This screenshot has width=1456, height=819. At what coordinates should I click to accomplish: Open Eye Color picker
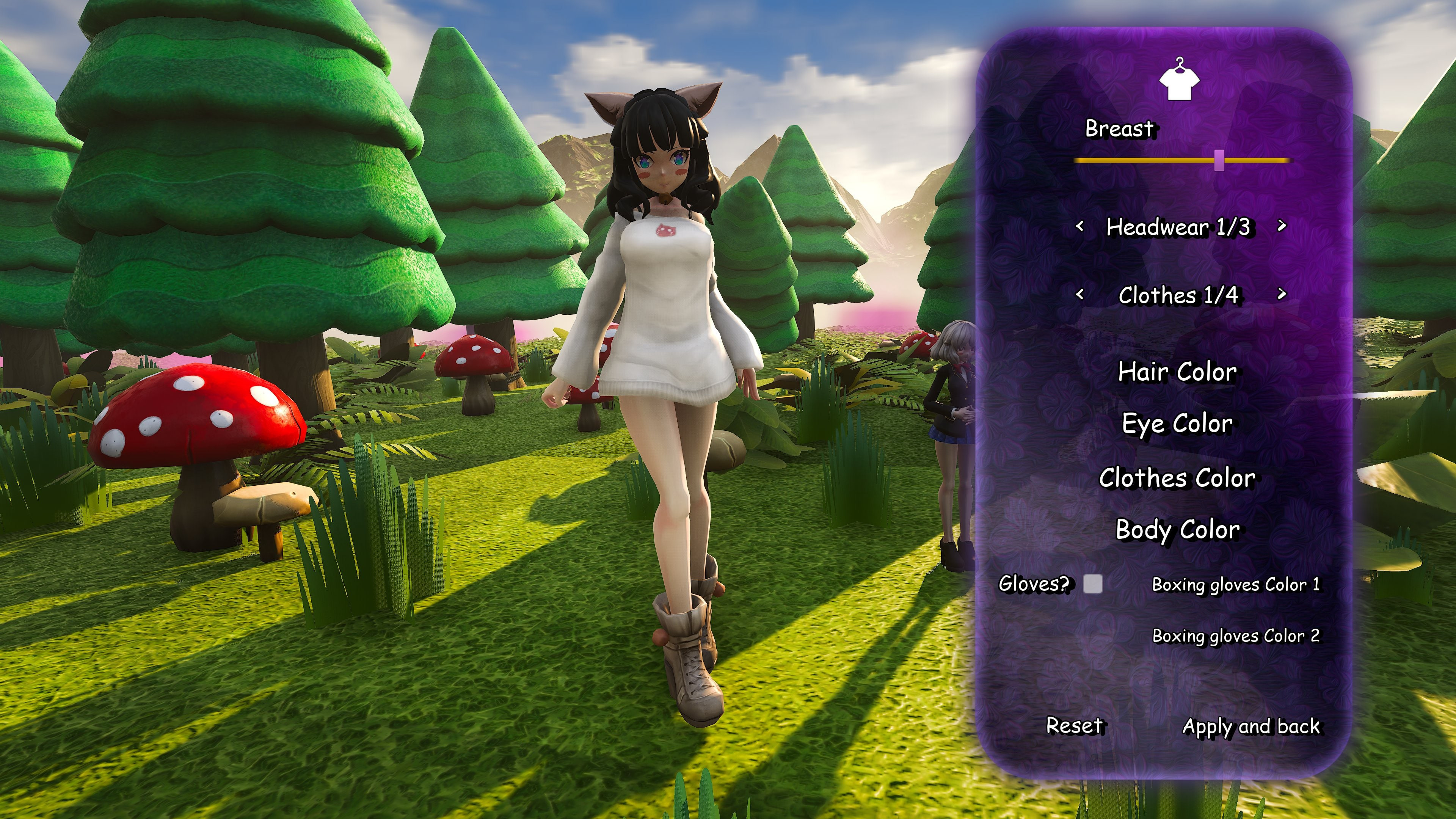(1177, 424)
